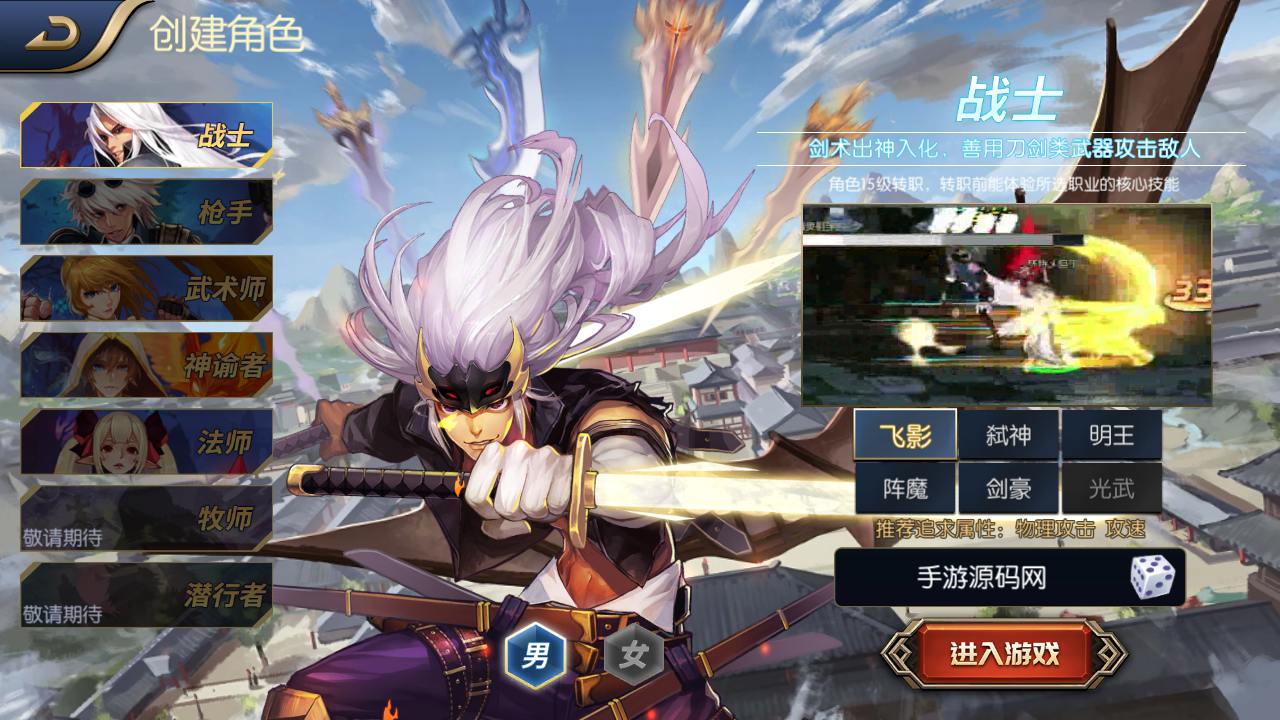This screenshot has width=1280, height=720.
Task: Play the warrior skill preview video
Action: pyautogui.click(x=1006, y=305)
